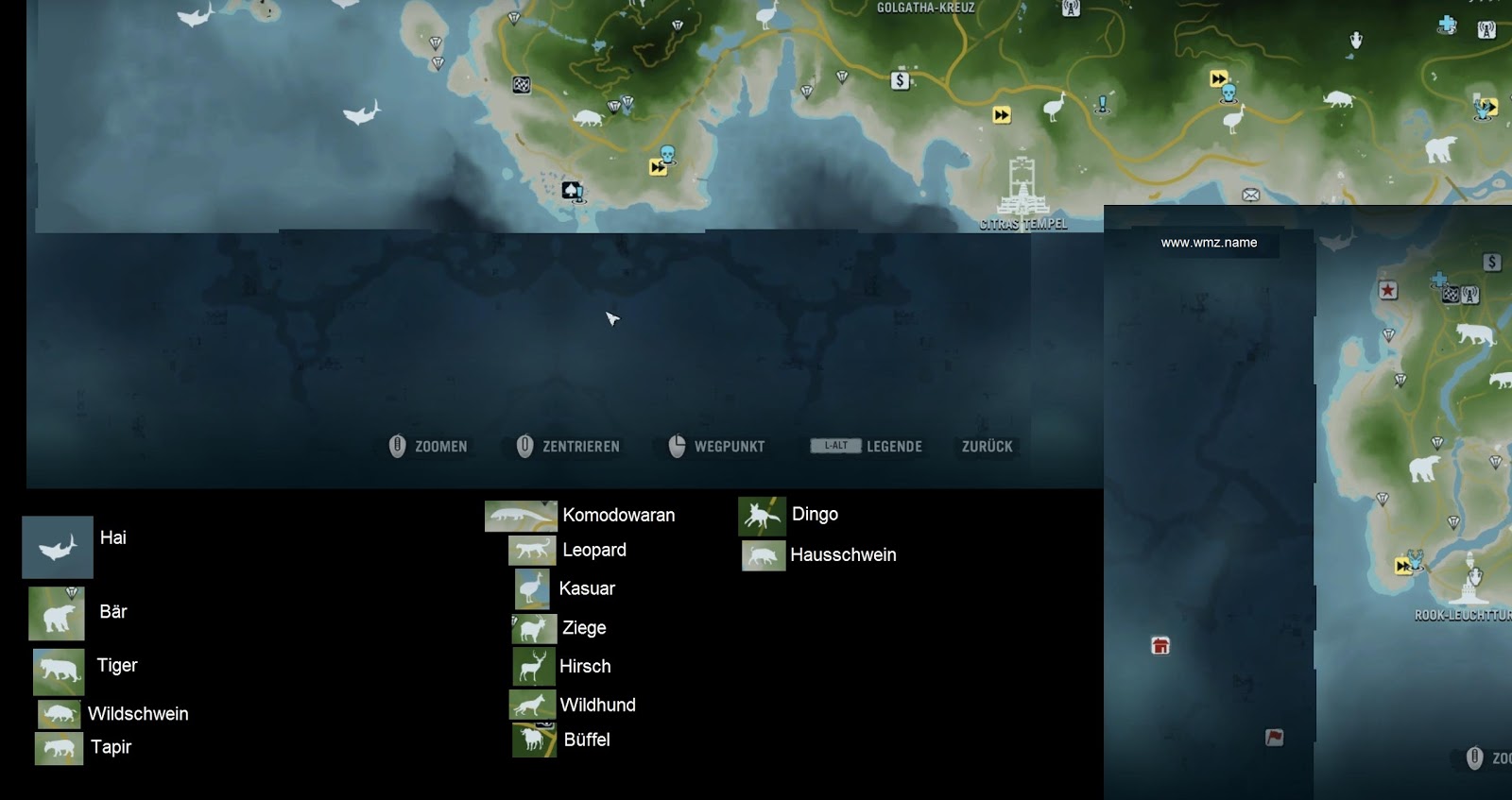The height and width of the screenshot is (800, 1512).
Task: Select the Hai (shark) legend icon
Action: [x=57, y=546]
